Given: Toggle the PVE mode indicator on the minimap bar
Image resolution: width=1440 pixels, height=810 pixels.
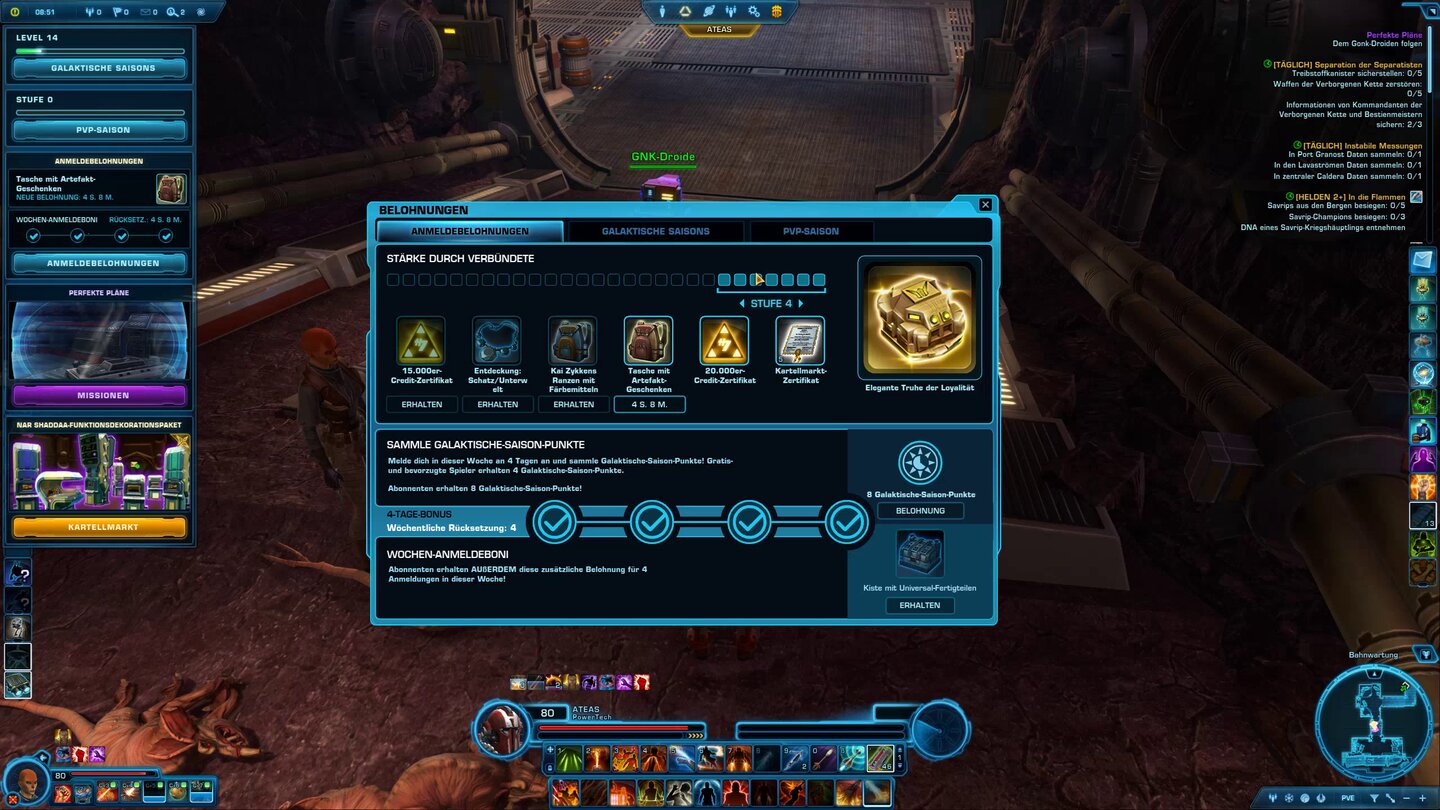Looking at the screenshot, I should (x=1348, y=797).
